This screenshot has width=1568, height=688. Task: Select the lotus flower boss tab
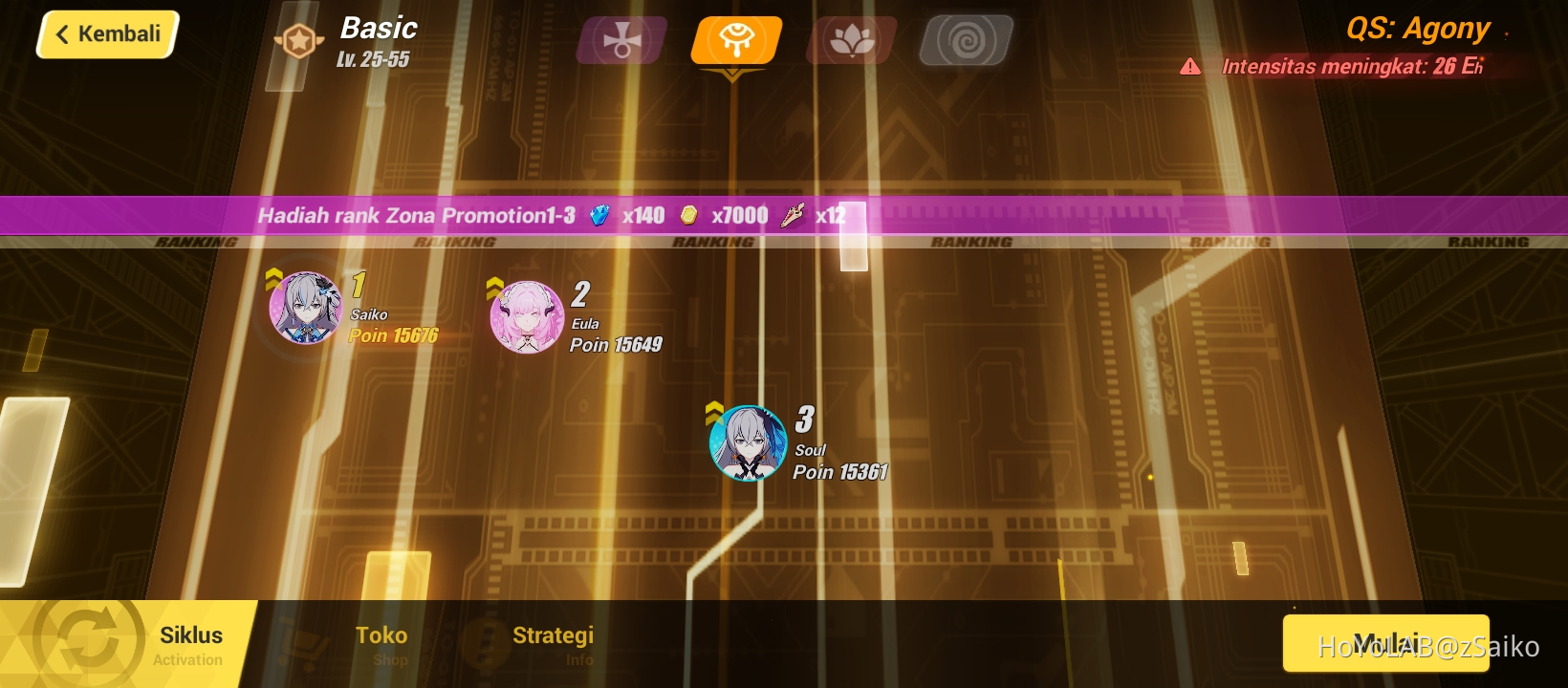click(850, 38)
